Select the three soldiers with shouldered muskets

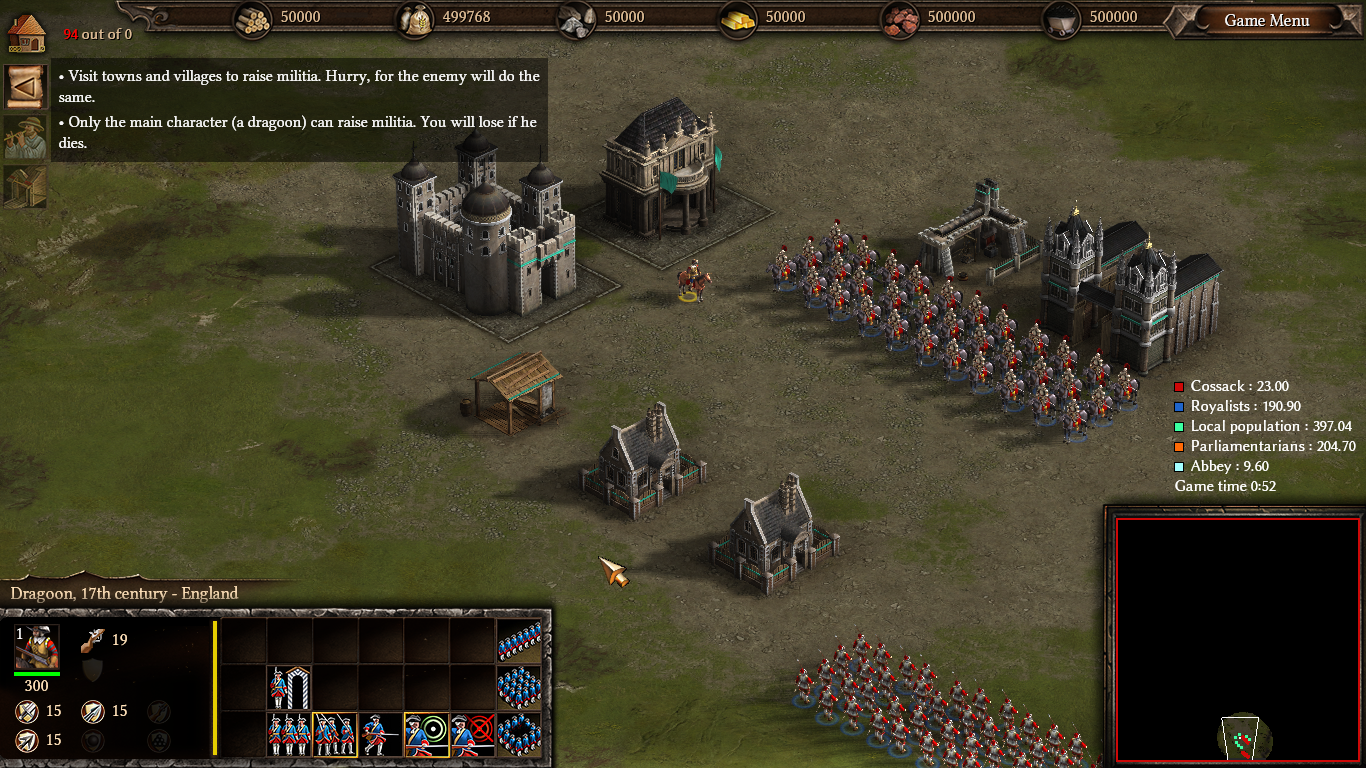point(335,734)
